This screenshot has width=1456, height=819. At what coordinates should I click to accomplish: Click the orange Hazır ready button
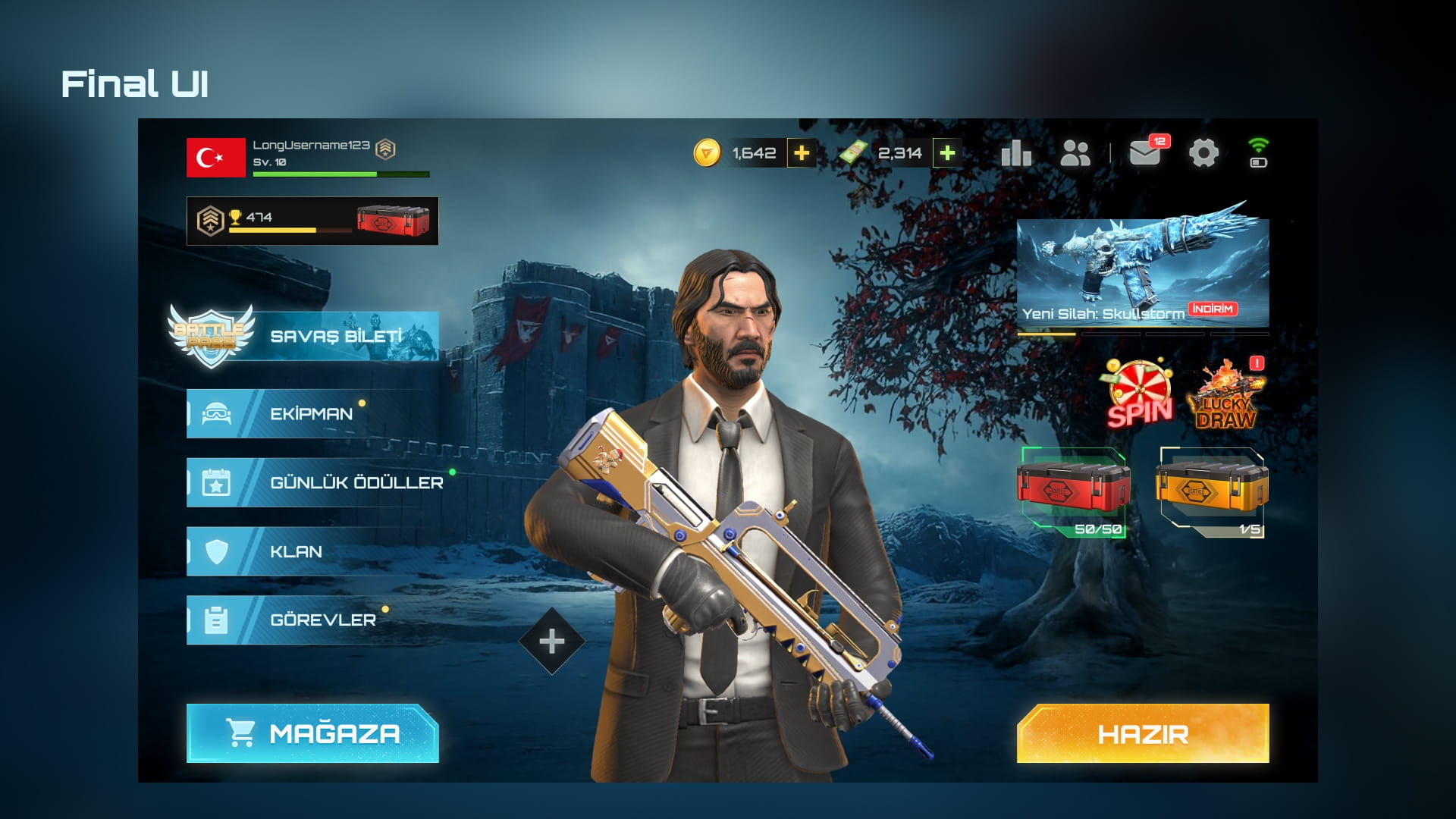[1142, 733]
